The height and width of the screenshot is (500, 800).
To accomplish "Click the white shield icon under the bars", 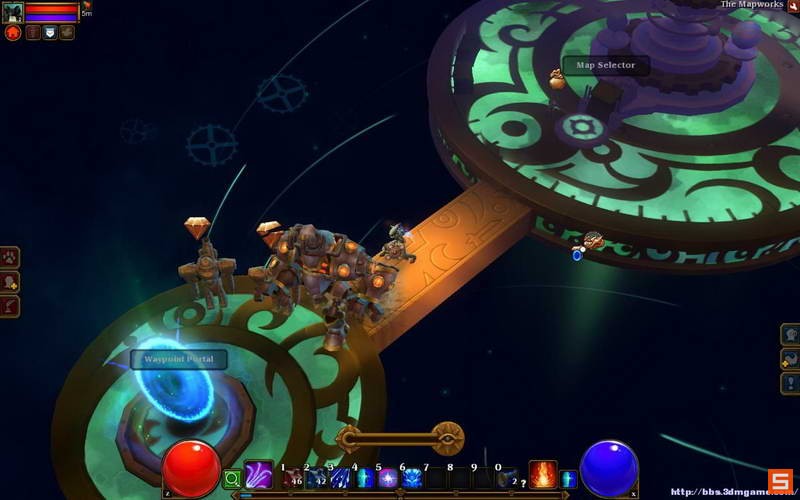I will click(49, 32).
